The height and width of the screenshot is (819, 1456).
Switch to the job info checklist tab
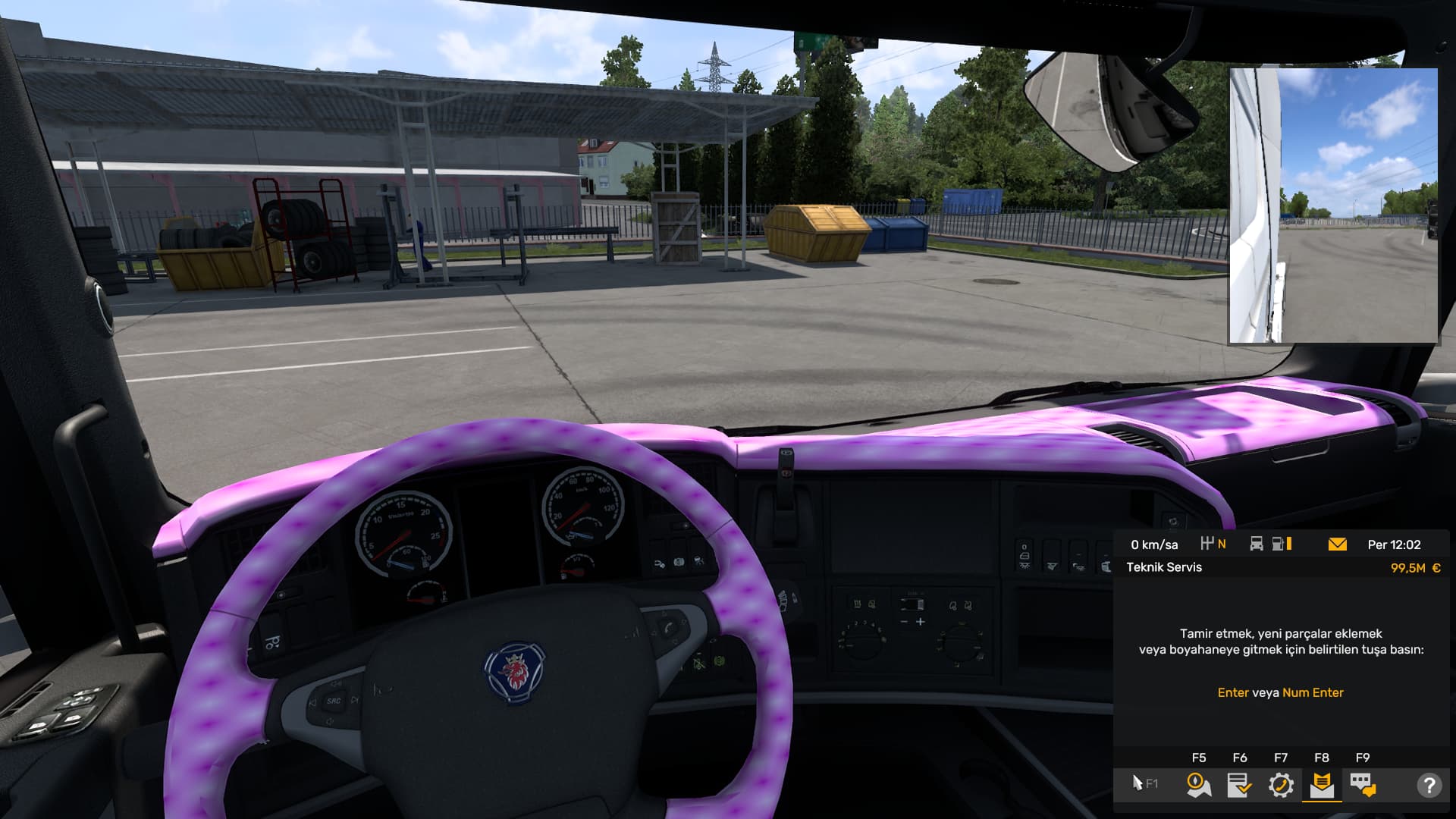pyautogui.click(x=1239, y=785)
